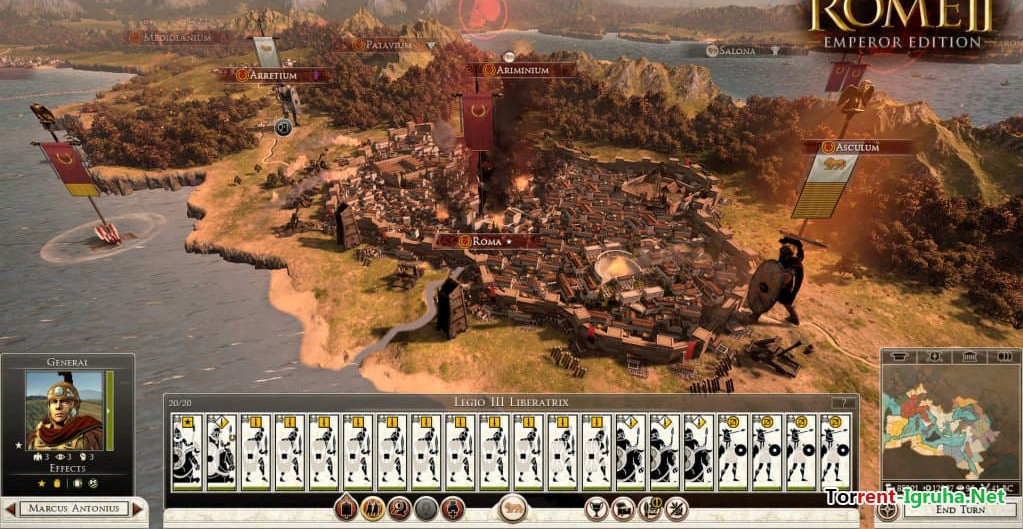Image resolution: width=1023 pixels, height=529 pixels.
Task: Click the trophy cup round button
Action: point(596,508)
